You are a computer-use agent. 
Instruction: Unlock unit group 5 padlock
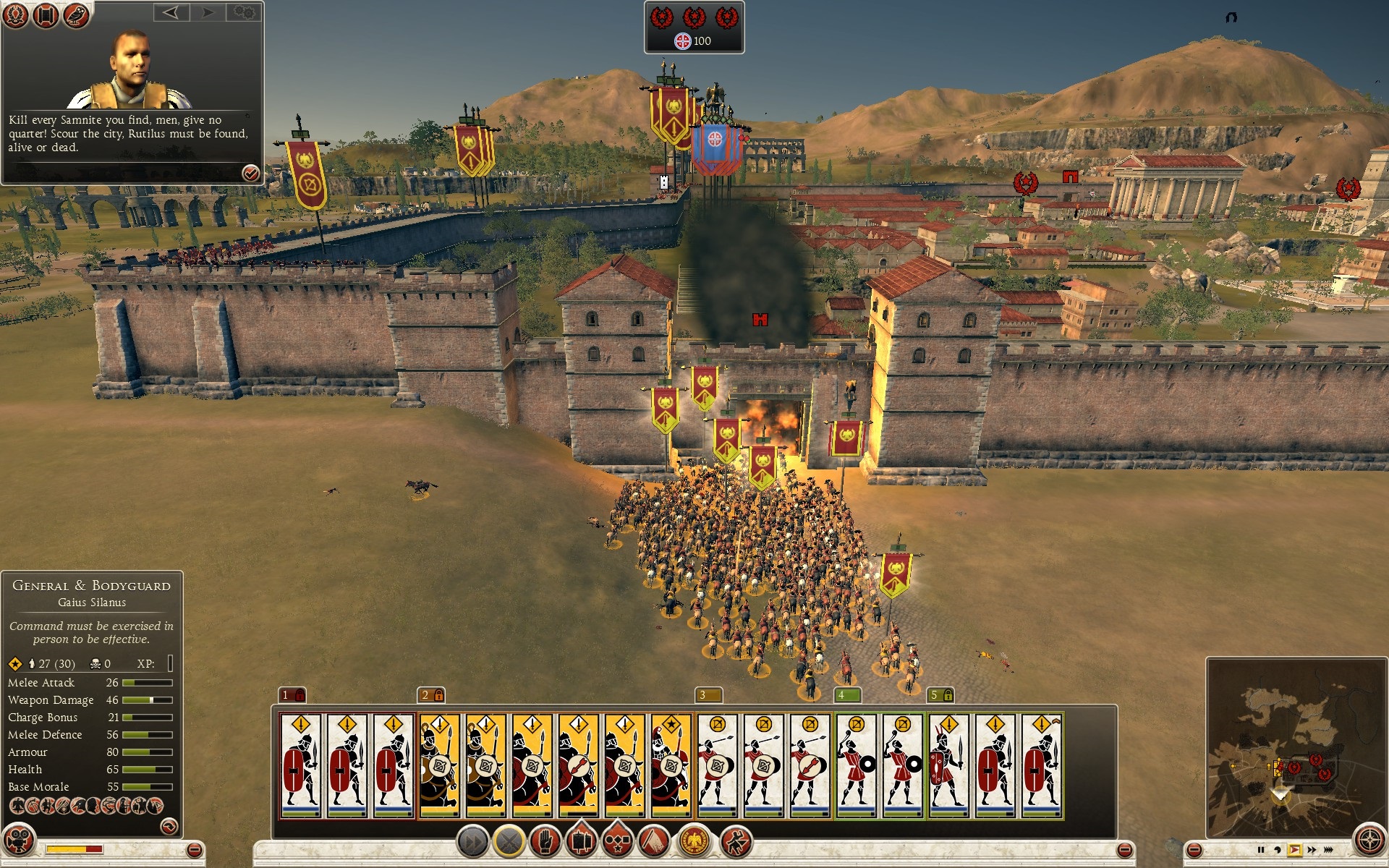(948, 694)
